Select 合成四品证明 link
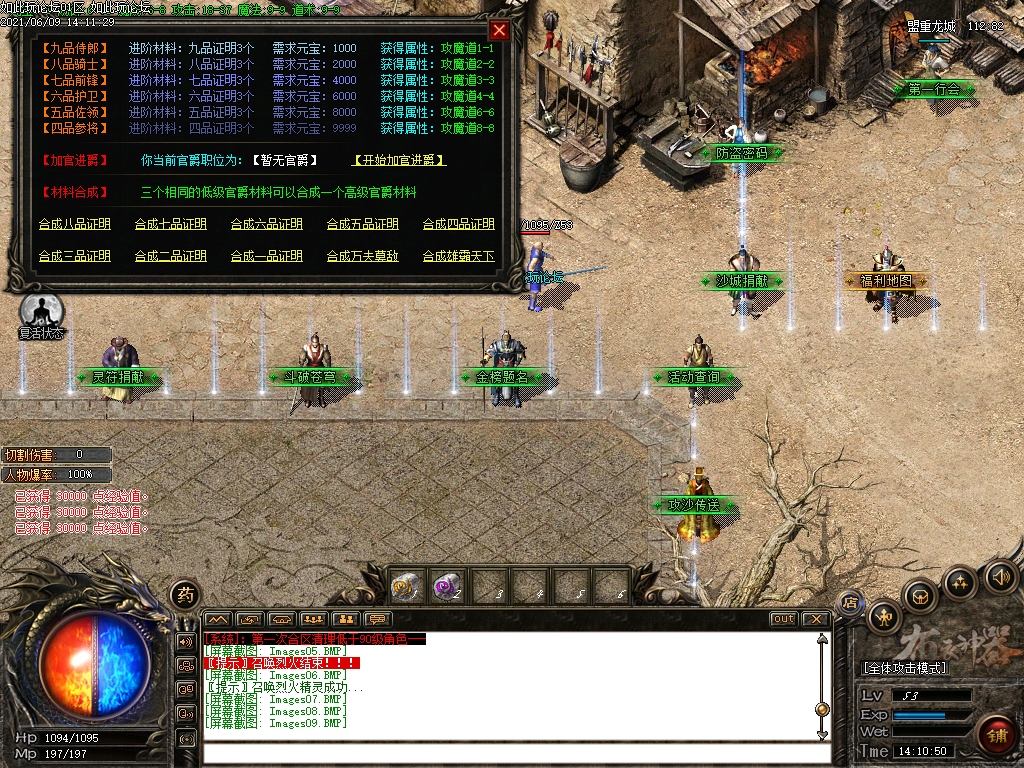The image size is (1024, 768). 458,224
